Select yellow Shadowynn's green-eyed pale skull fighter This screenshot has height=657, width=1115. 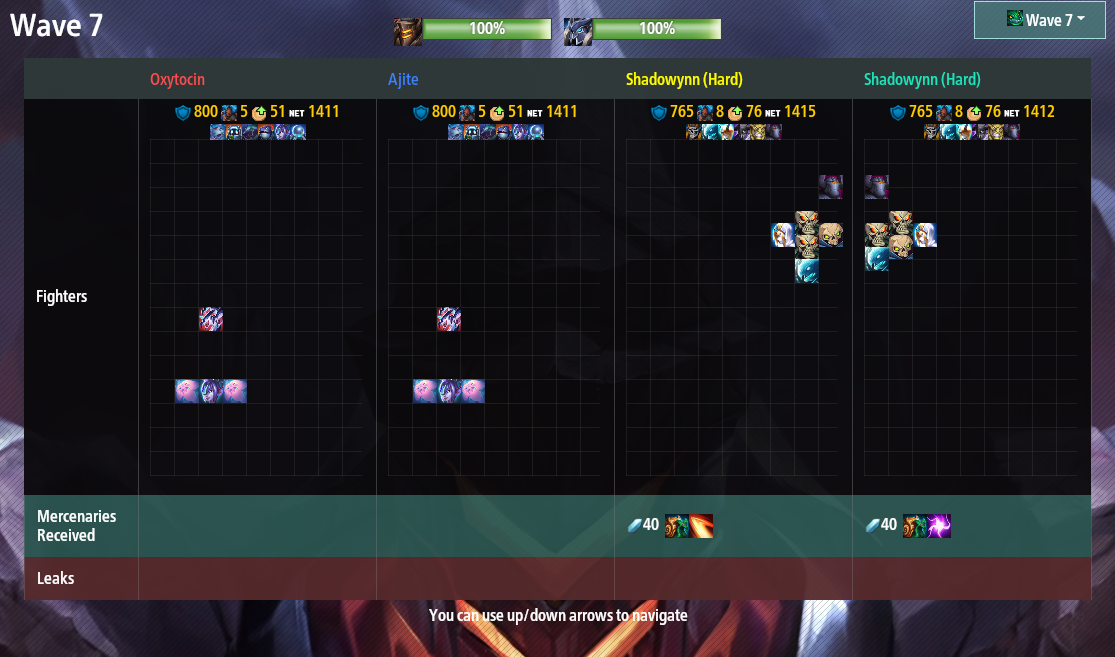tap(831, 235)
